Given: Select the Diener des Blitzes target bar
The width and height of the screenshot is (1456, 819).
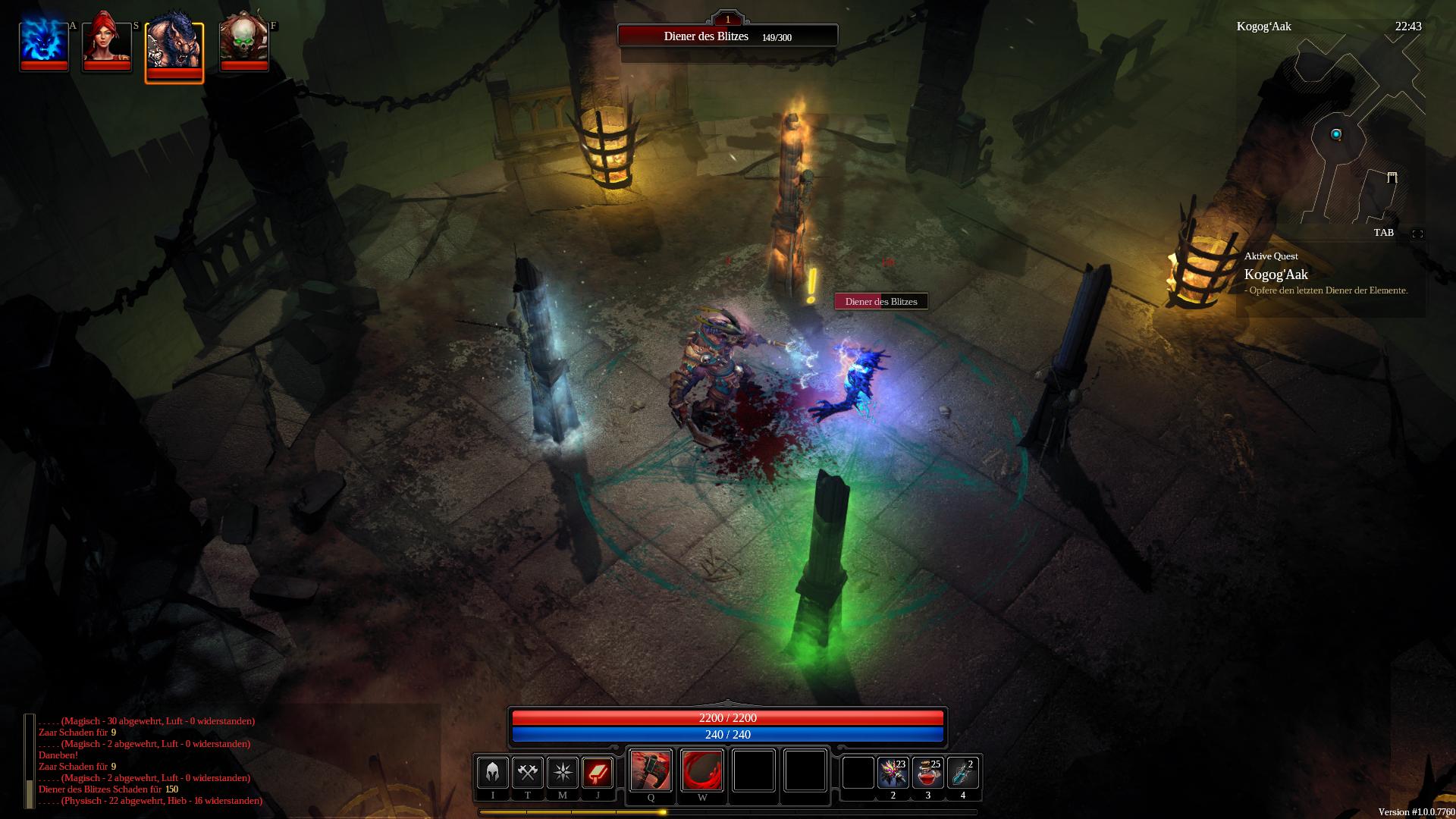Looking at the screenshot, I should (x=727, y=36).
